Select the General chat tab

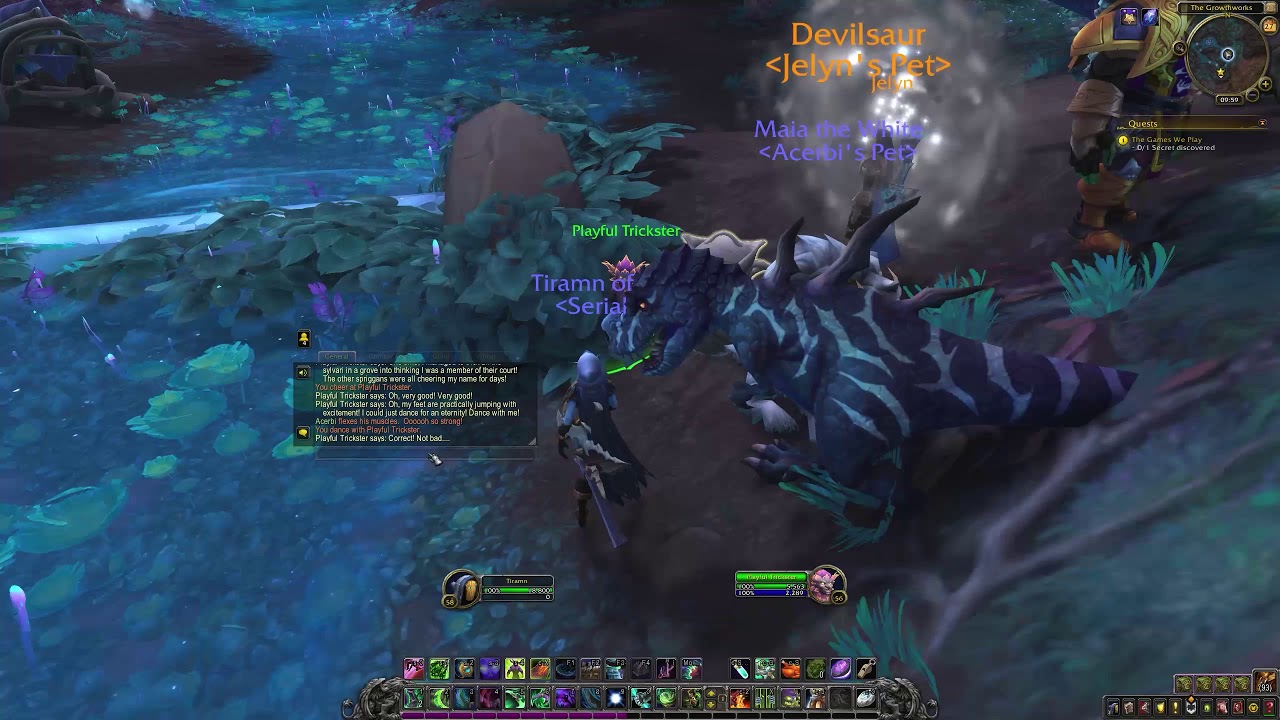pos(336,356)
